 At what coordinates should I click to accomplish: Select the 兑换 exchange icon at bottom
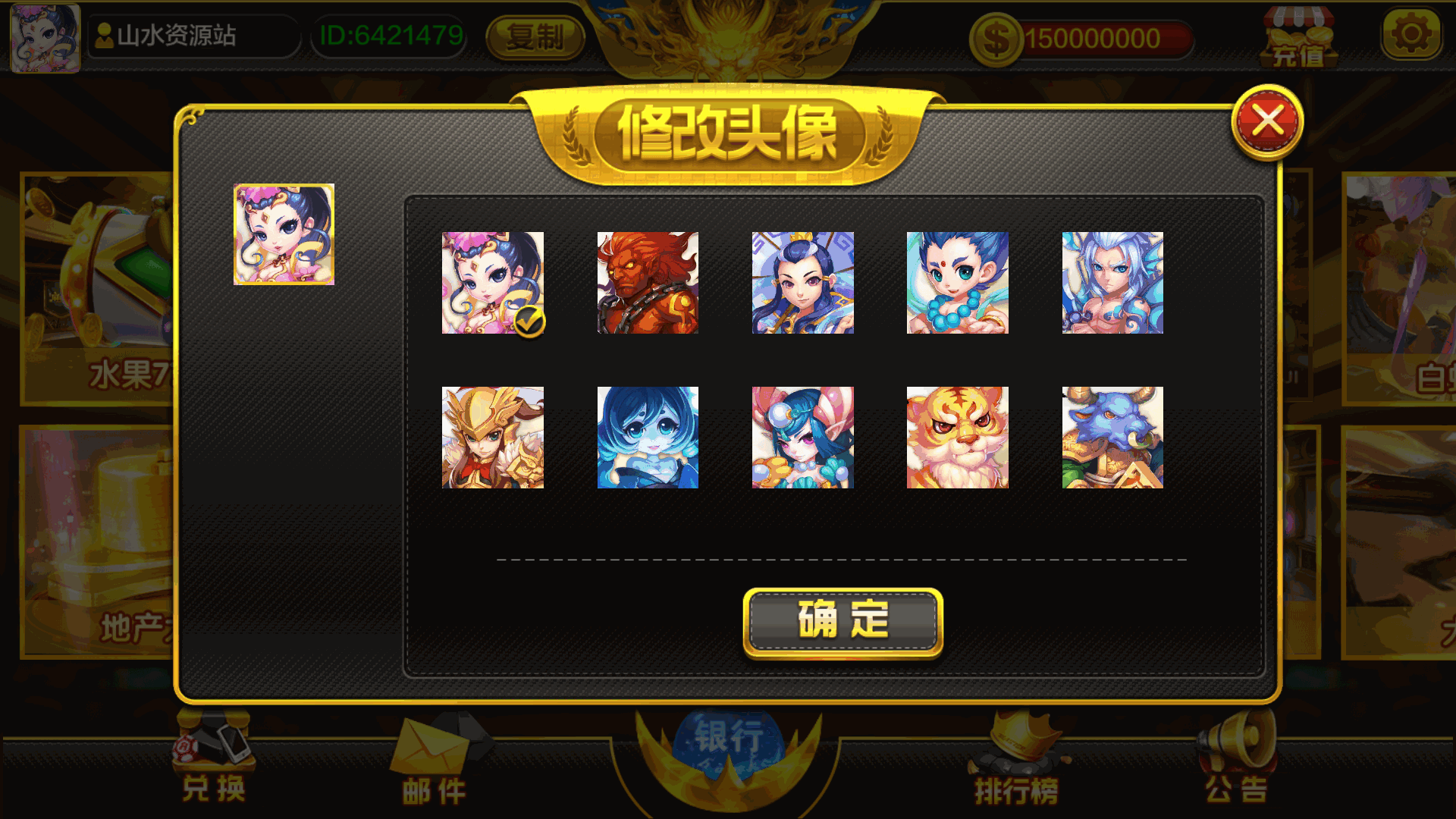(211, 758)
